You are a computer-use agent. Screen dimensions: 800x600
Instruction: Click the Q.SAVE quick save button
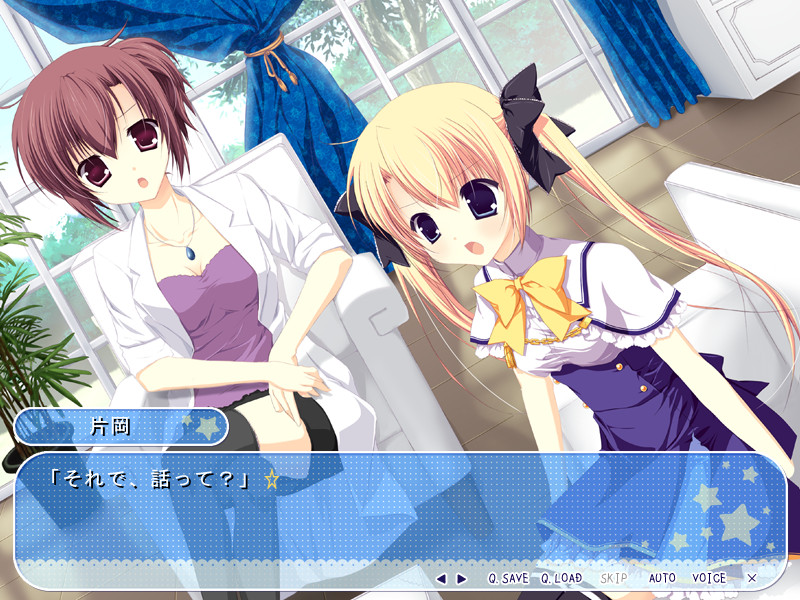[508, 578]
